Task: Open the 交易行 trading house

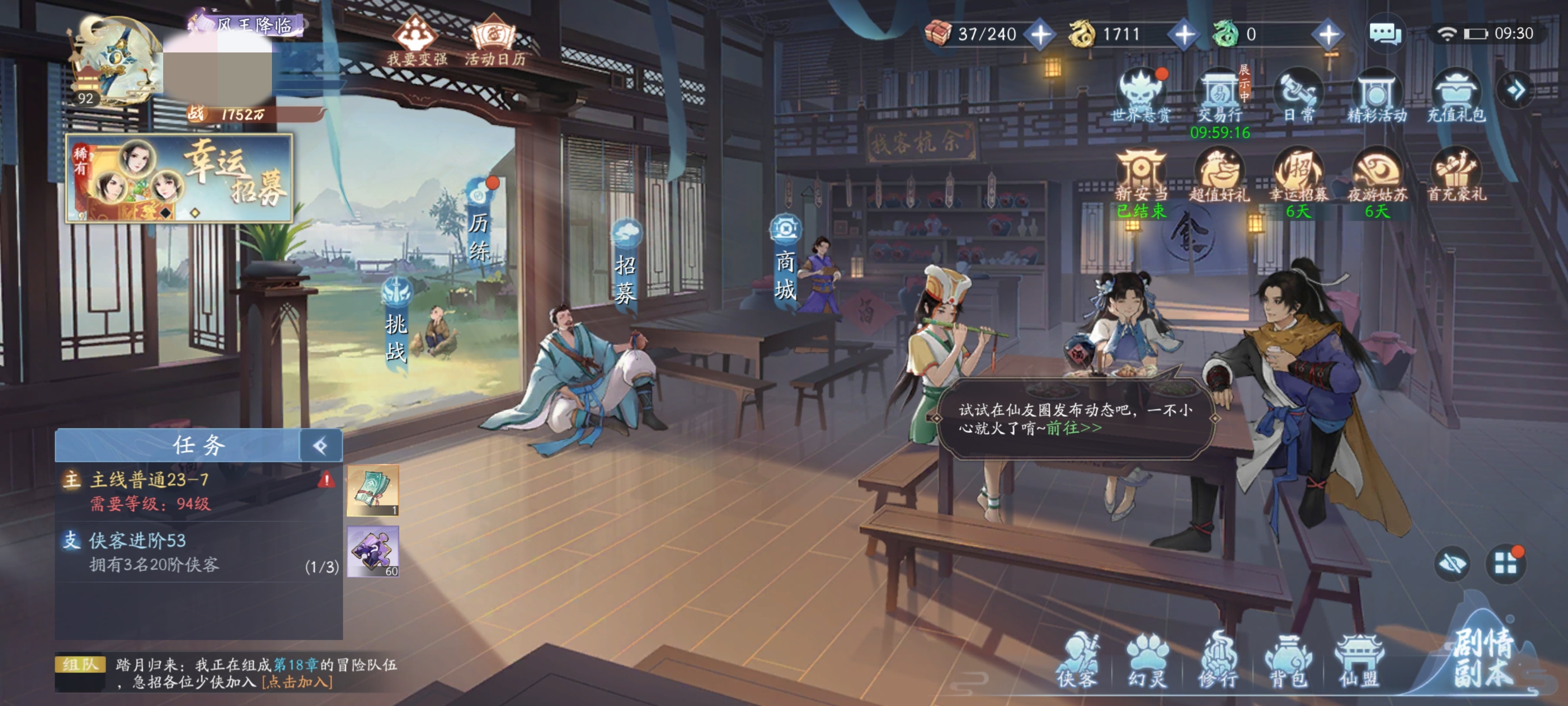Action: (x=1220, y=96)
